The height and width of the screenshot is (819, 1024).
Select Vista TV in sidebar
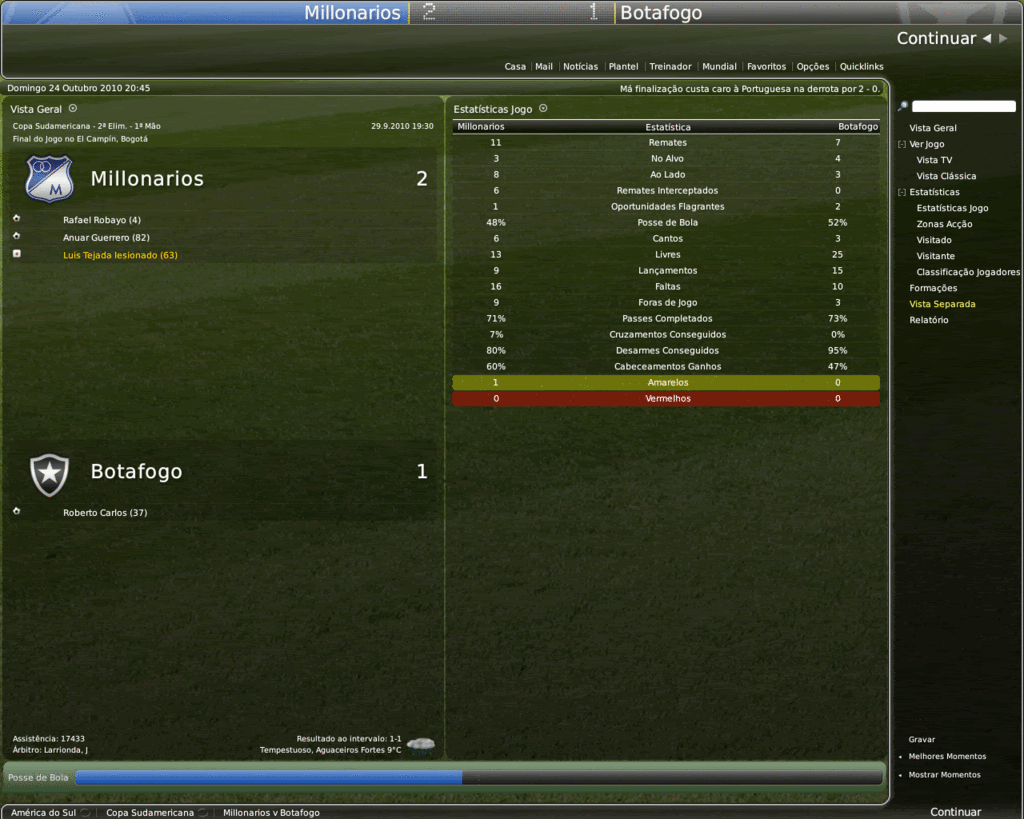(x=934, y=160)
